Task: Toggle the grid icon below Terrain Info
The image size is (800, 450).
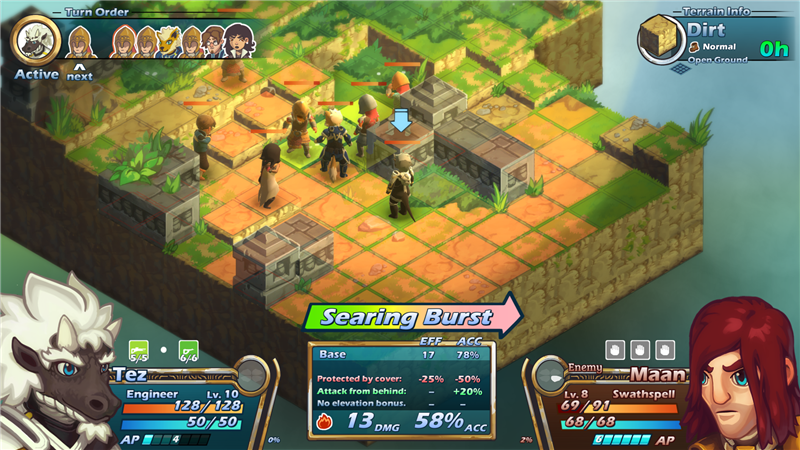Action: [679, 68]
